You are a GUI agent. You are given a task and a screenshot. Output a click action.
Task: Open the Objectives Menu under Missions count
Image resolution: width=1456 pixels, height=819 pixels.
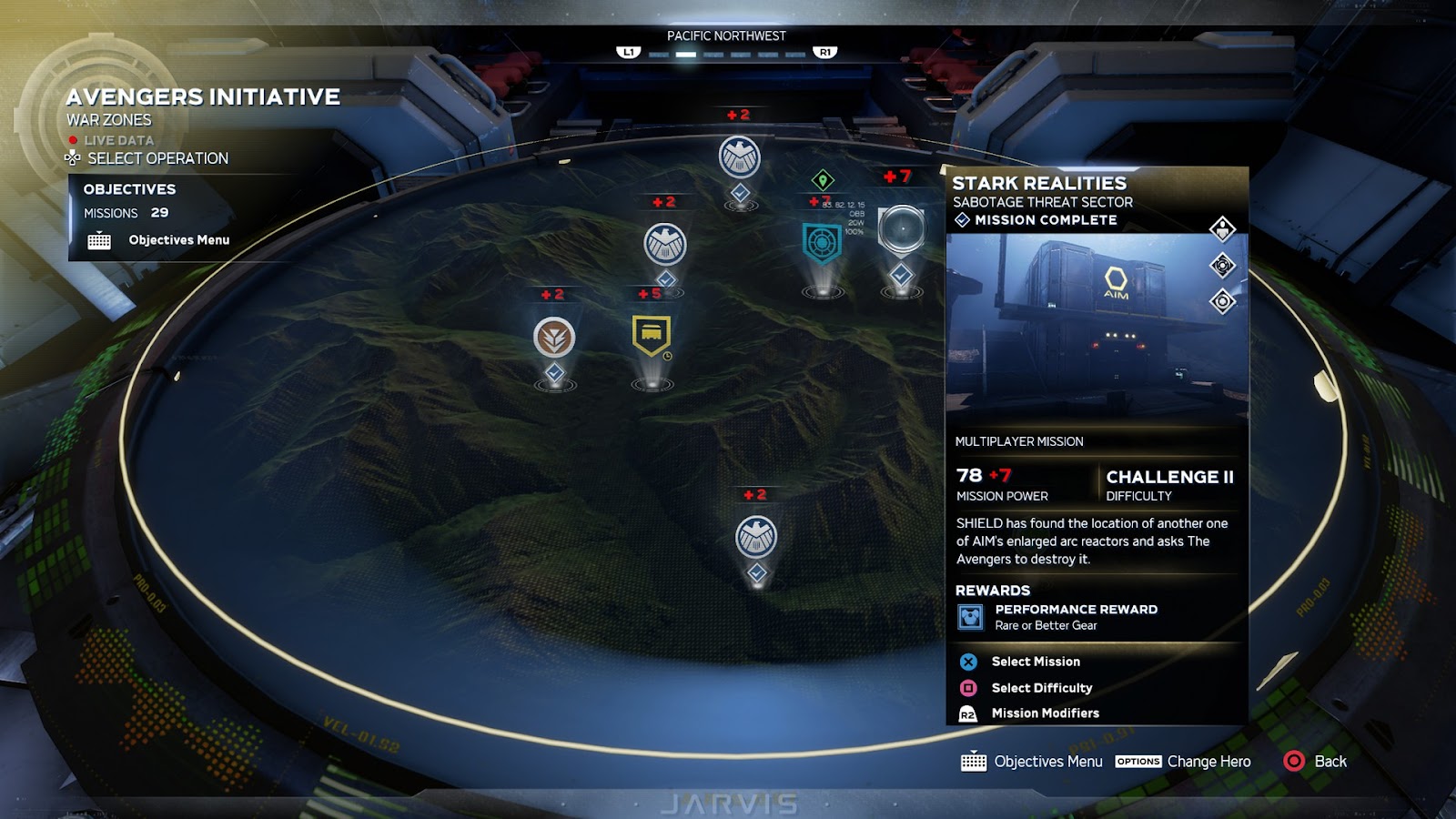coord(177,240)
